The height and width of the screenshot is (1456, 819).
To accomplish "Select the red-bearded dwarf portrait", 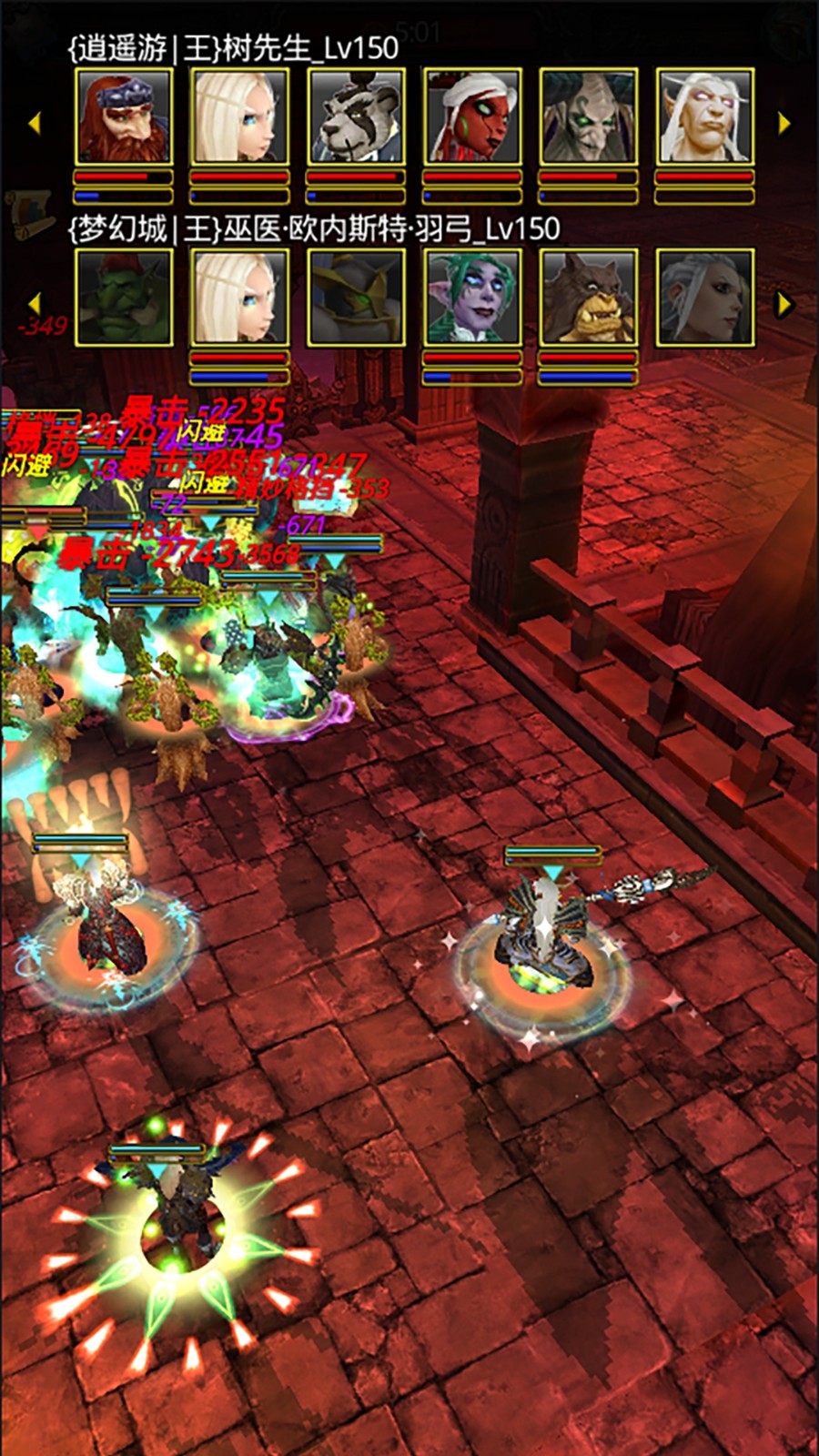I will coord(123,117).
